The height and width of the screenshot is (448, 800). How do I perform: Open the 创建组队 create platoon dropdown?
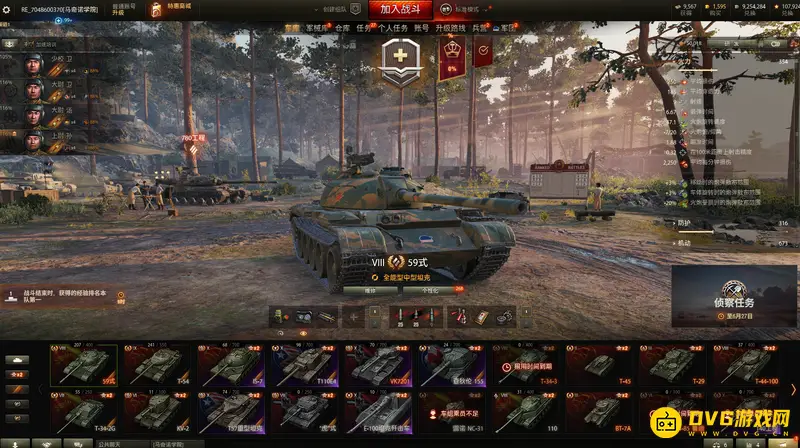(x=320, y=9)
